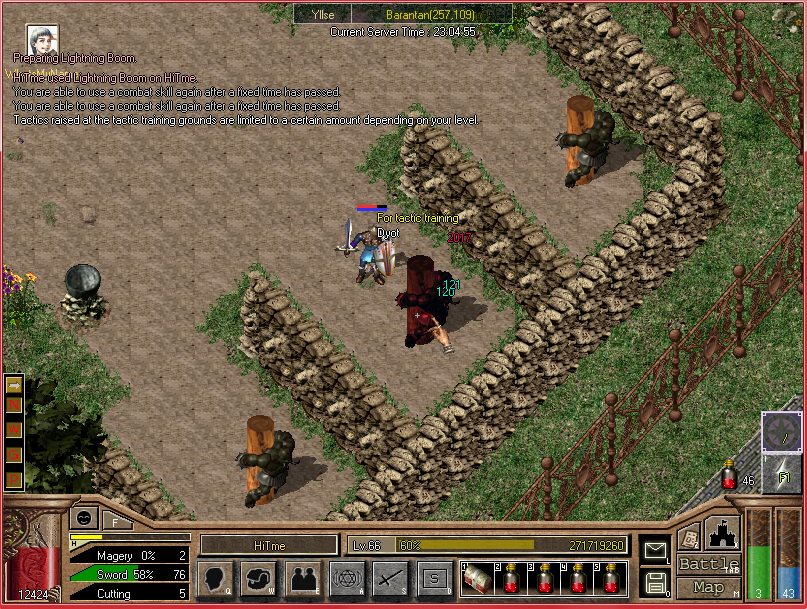Screen dimensions: 807x609
Task: Open the Map button
Action: [x=708, y=587]
